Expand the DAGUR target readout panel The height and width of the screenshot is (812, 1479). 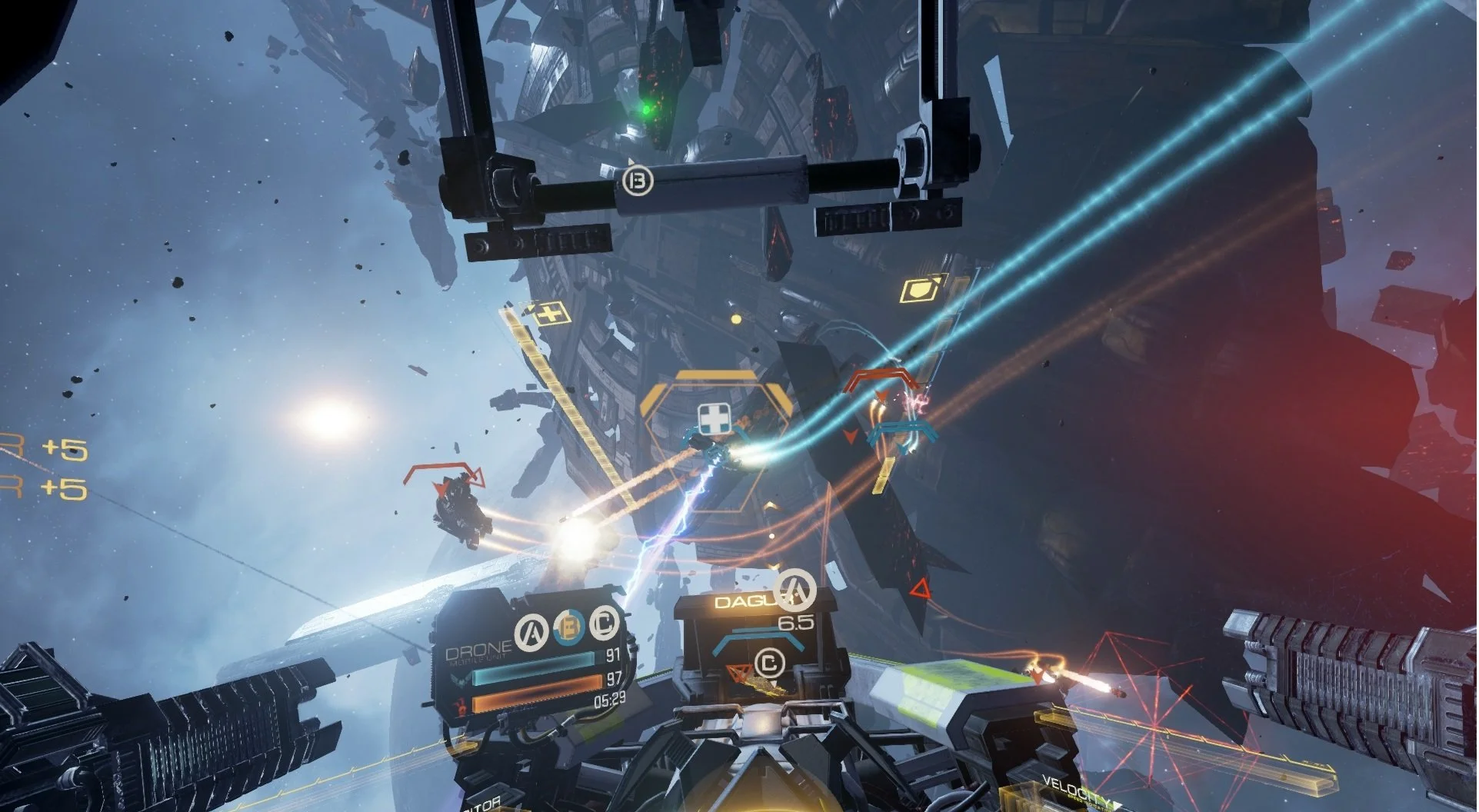pyautogui.click(x=750, y=631)
